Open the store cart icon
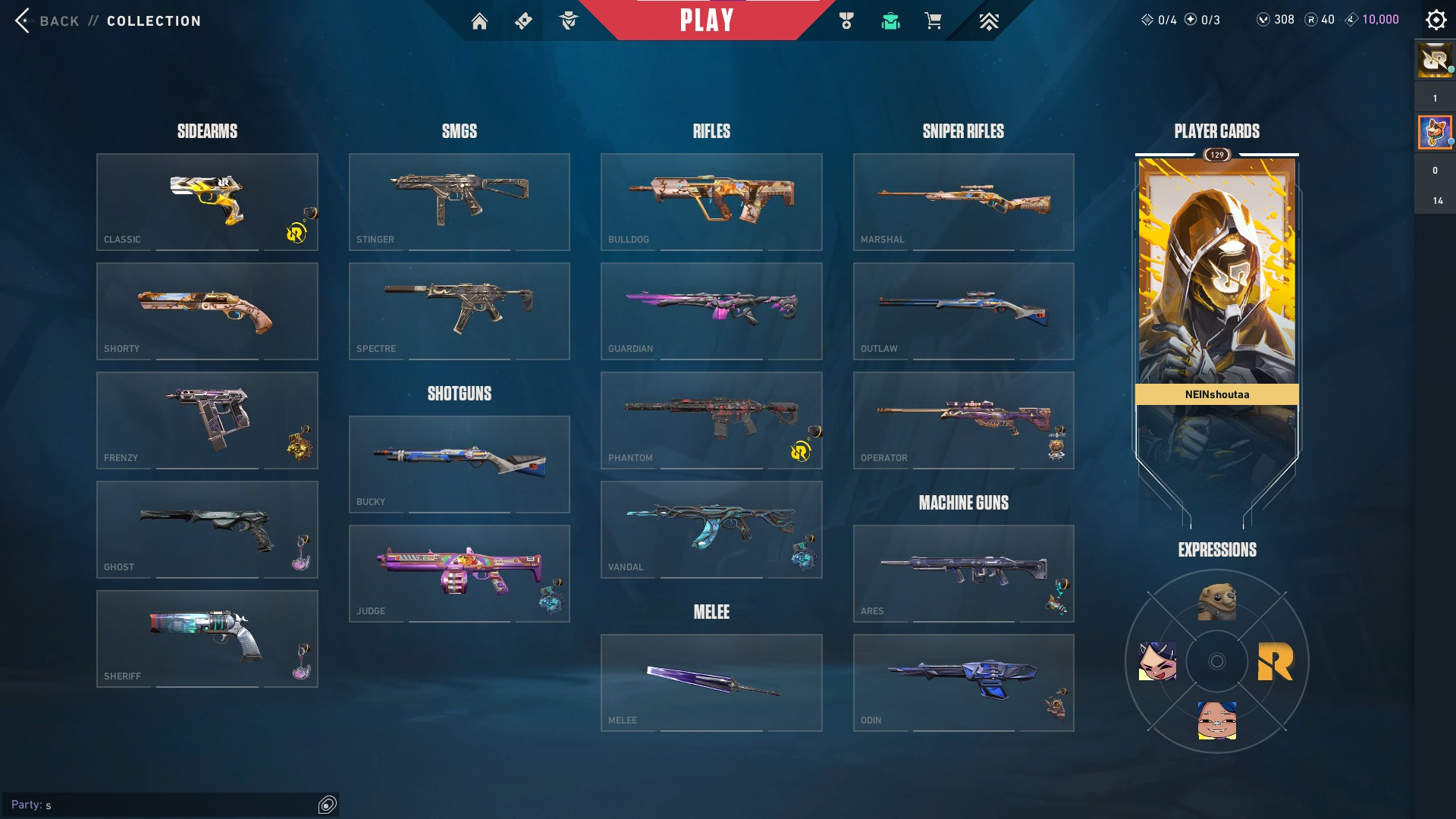Viewport: 1456px width, 819px height. (933, 21)
